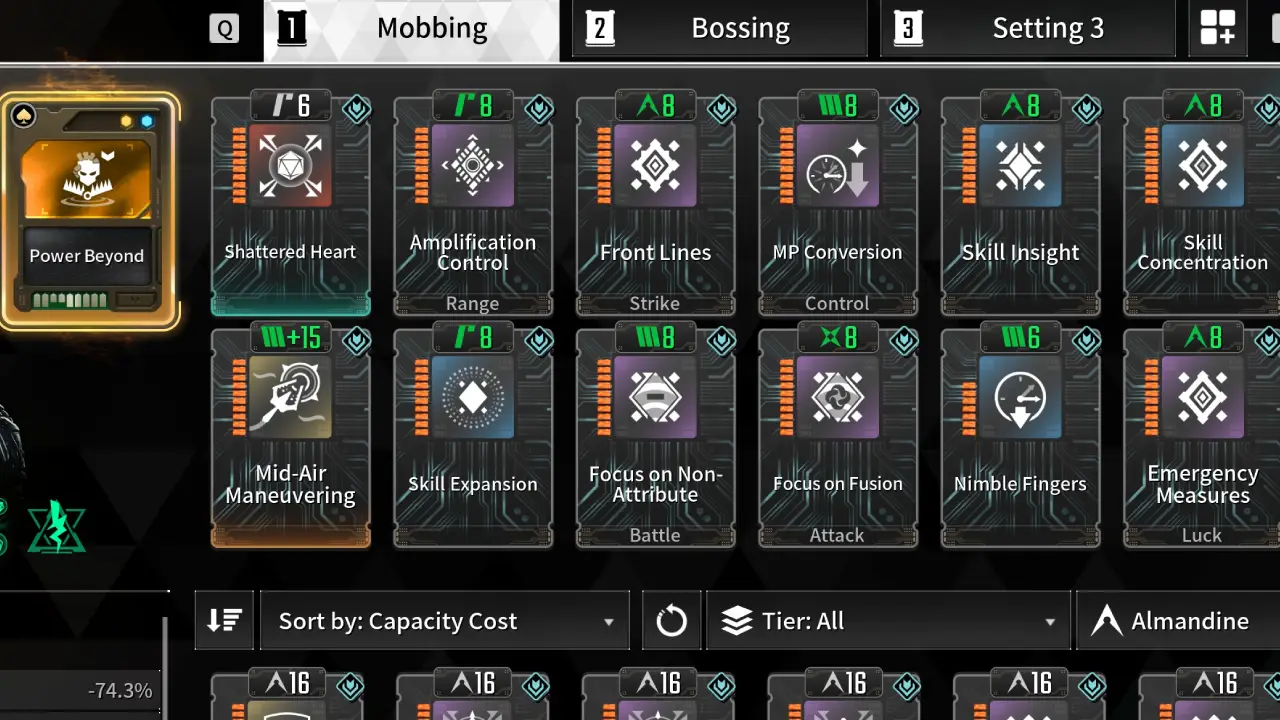Select the Power Beyond preset card
The height and width of the screenshot is (720, 1280).
click(x=87, y=200)
